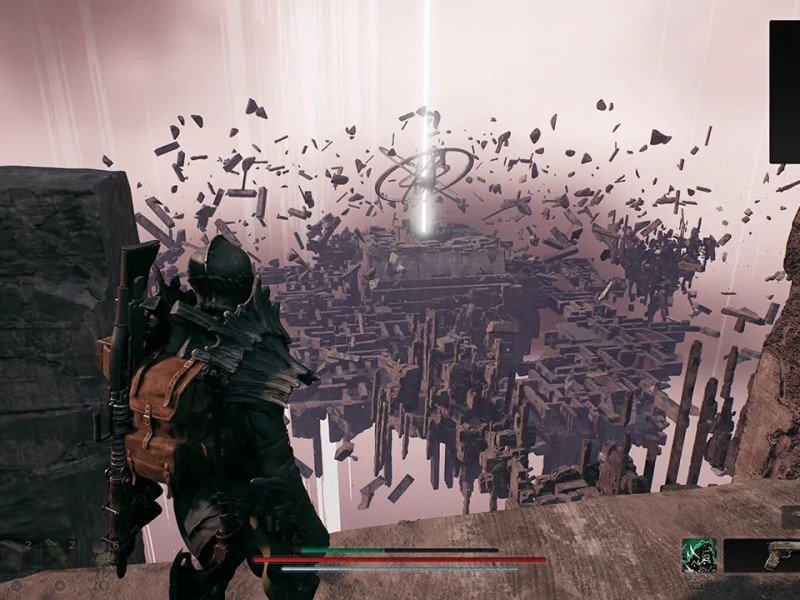The height and width of the screenshot is (600, 800).
Task: Select the pistol weapon slot
Action: (x=764, y=555)
